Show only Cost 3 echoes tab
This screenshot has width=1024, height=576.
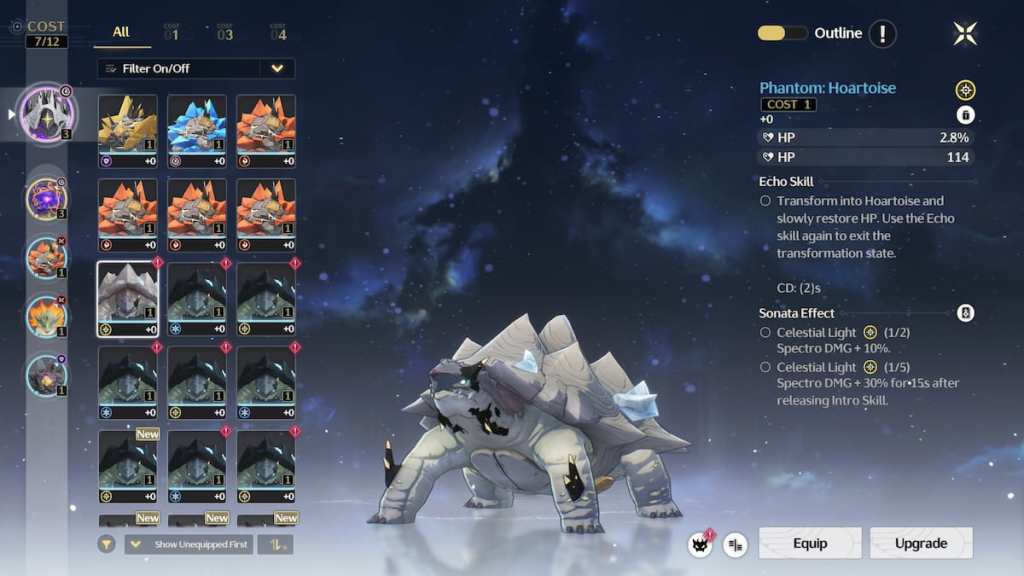click(x=225, y=34)
